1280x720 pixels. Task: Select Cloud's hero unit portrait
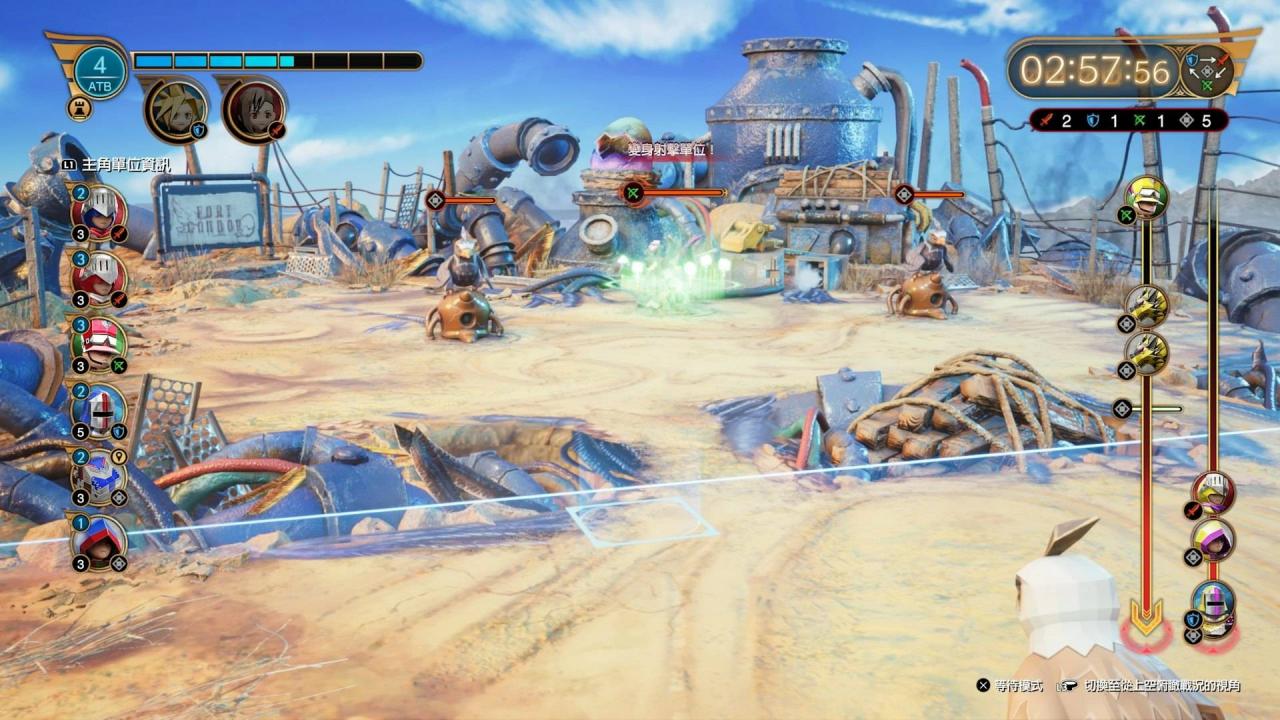[176, 109]
